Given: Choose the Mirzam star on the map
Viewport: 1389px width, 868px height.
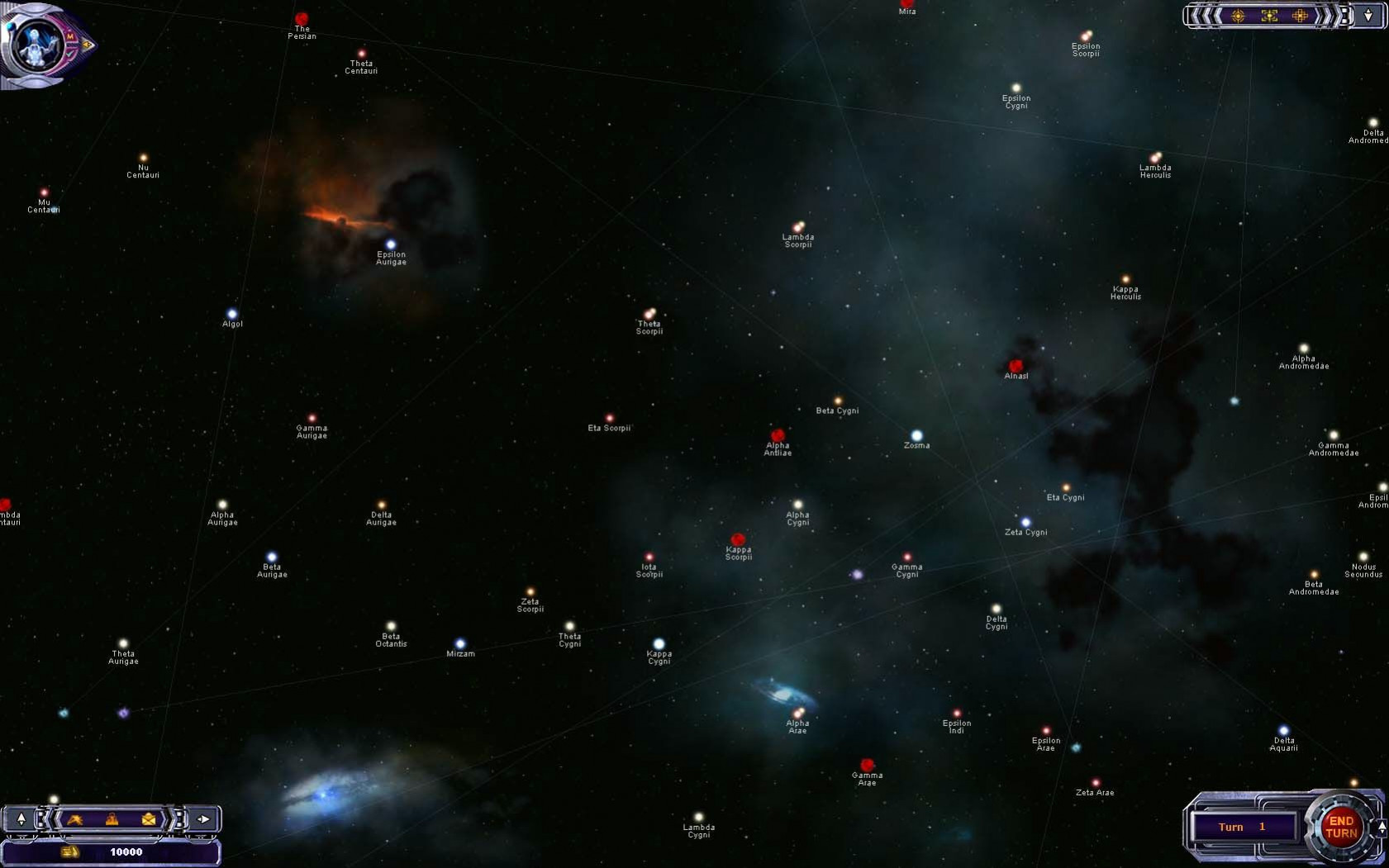Looking at the screenshot, I should click(460, 644).
